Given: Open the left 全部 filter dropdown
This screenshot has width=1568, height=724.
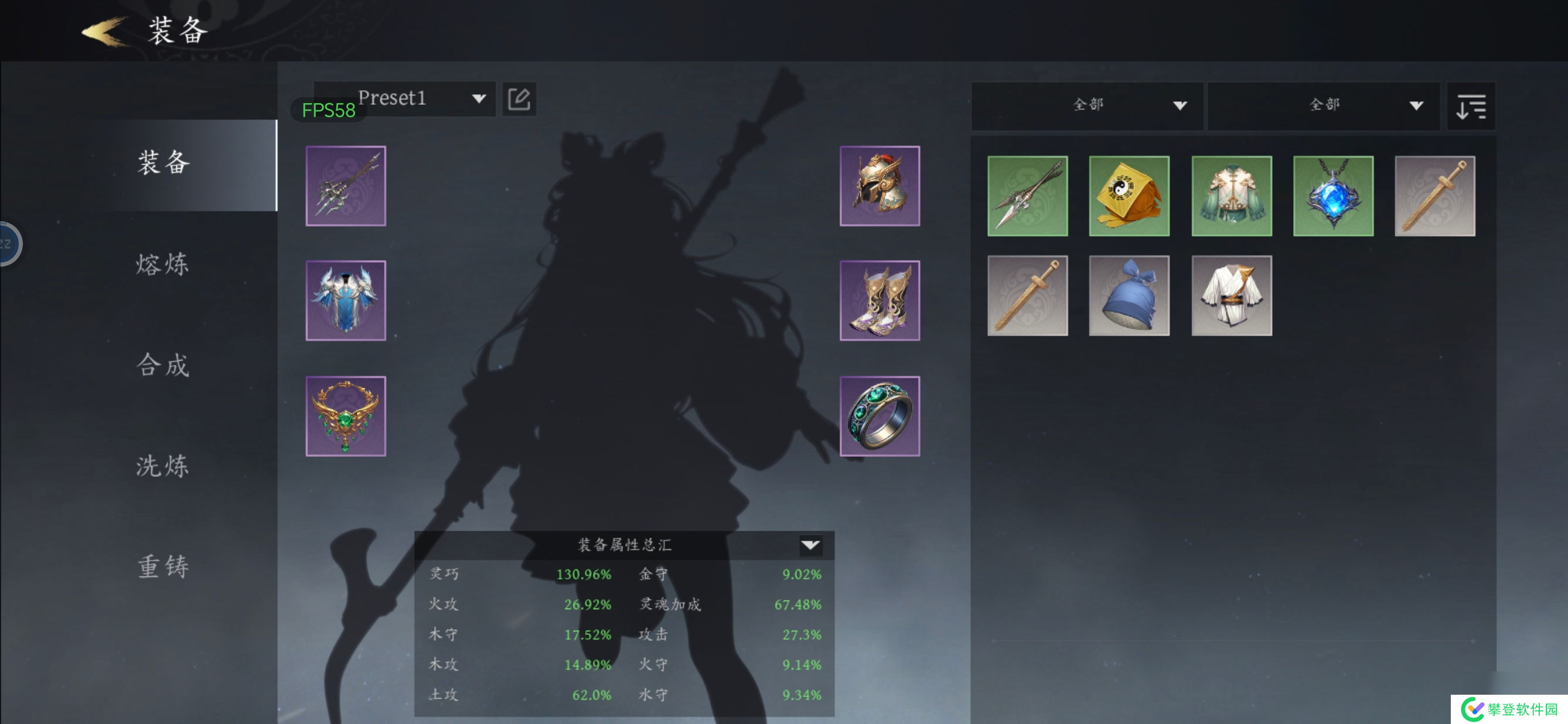Looking at the screenshot, I should 1087,105.
